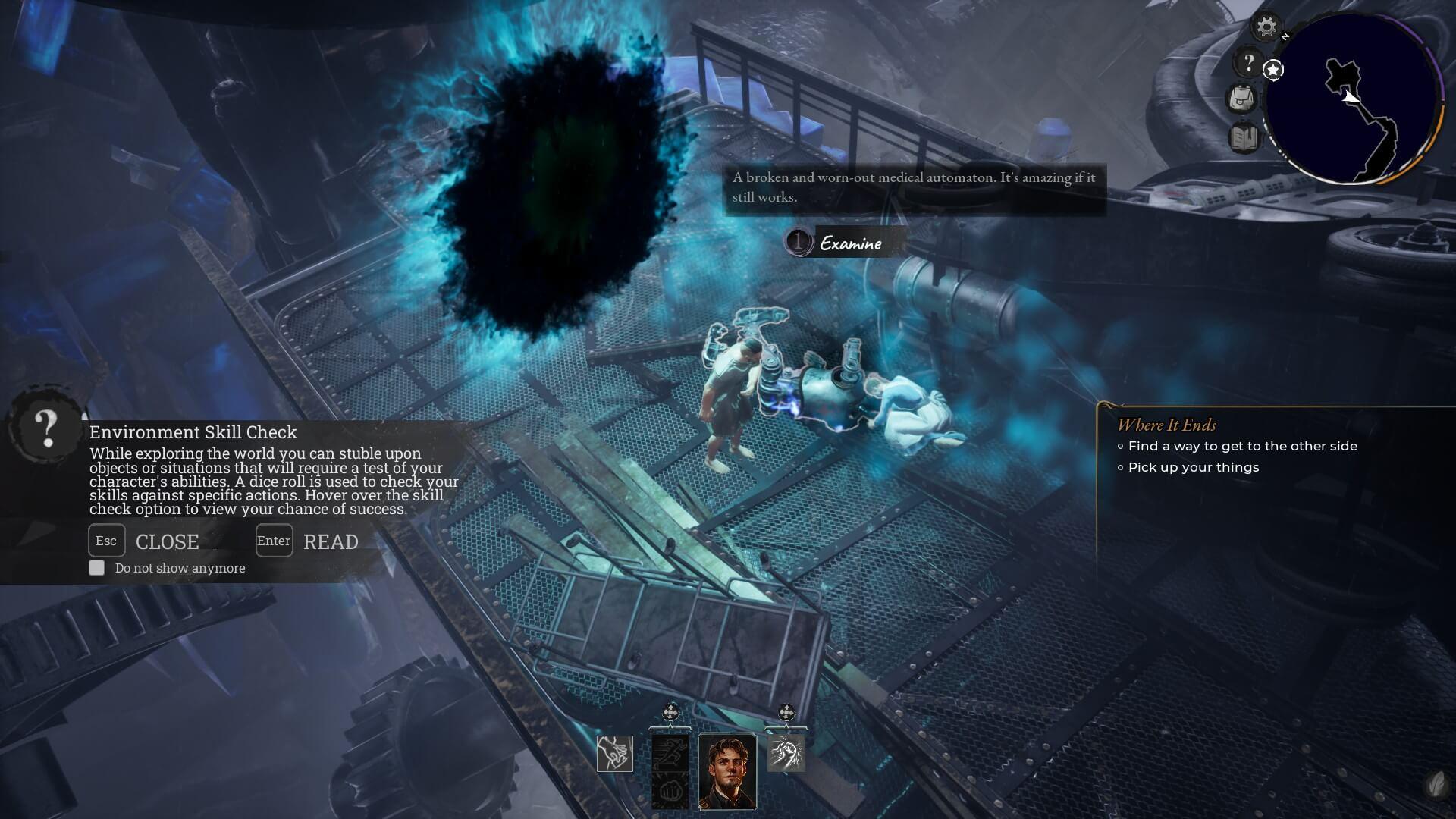
Task: Activate the grabbing hand ability
Action: click(614, 754)
